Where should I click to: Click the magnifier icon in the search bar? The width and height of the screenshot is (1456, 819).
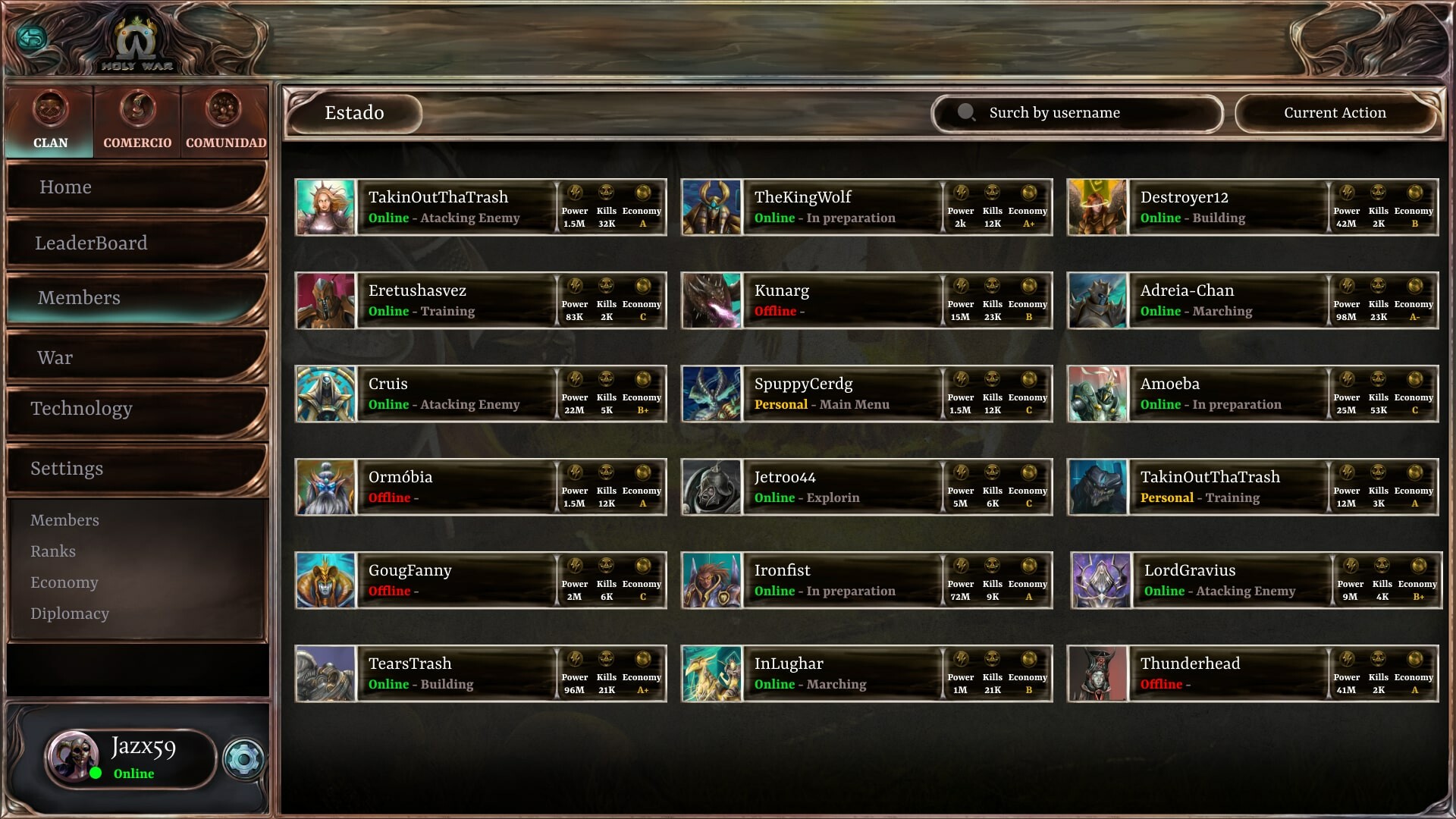pos(966,113)
